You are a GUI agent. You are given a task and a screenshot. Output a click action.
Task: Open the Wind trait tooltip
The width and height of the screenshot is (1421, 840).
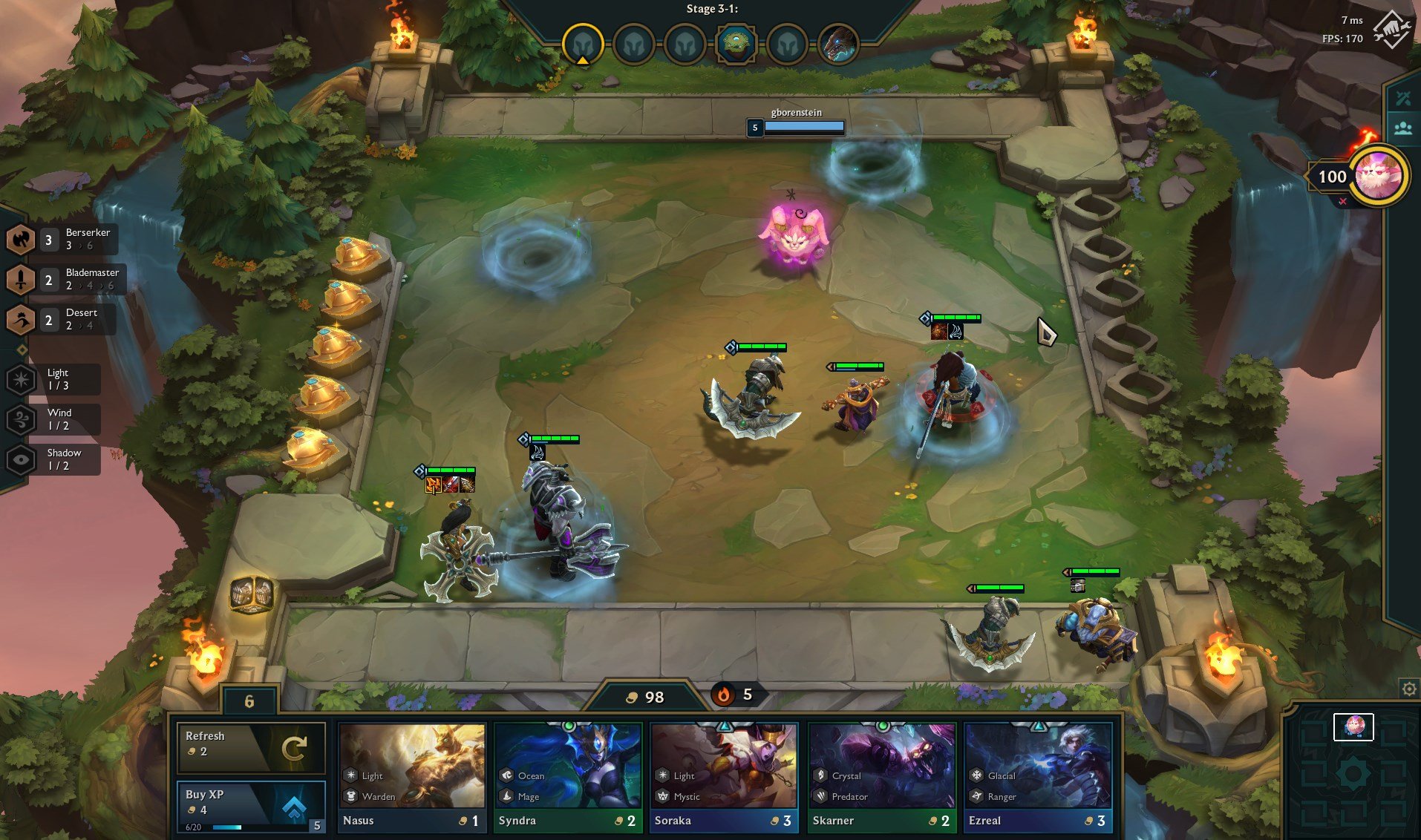53,419
